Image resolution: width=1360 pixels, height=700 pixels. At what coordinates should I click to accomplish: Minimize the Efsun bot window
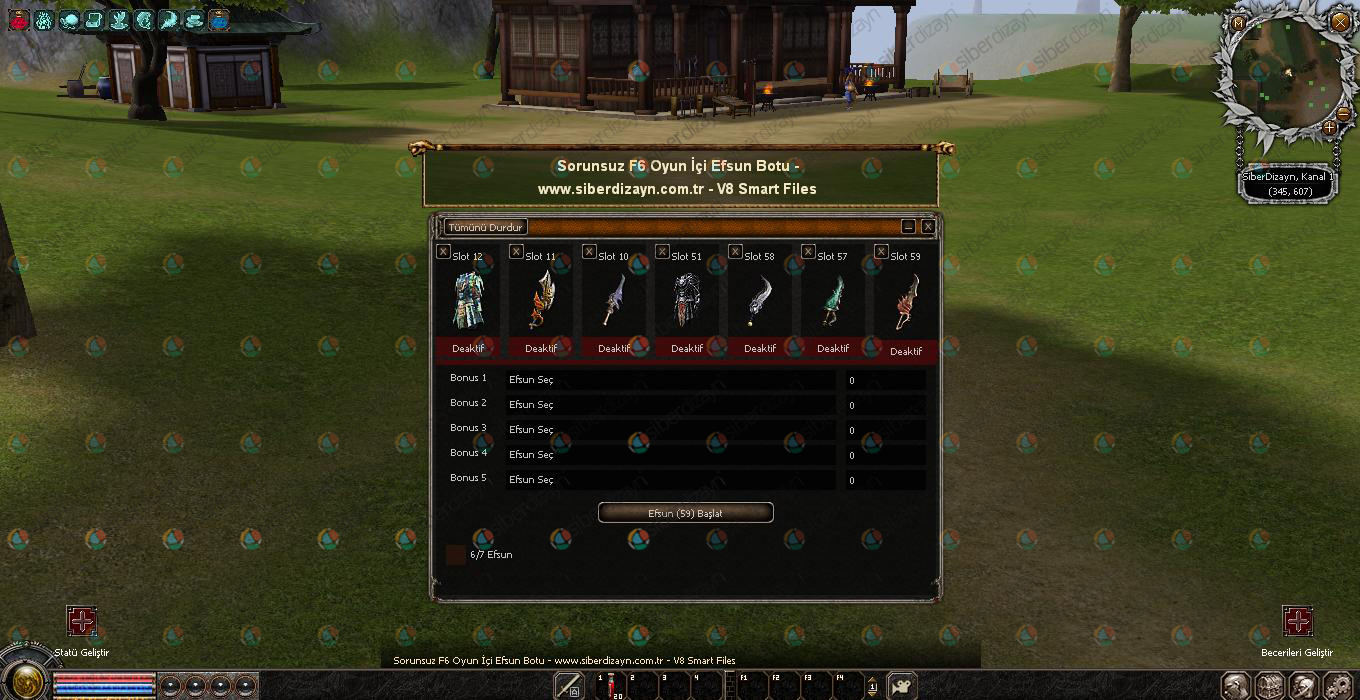[x=908, y=227]
